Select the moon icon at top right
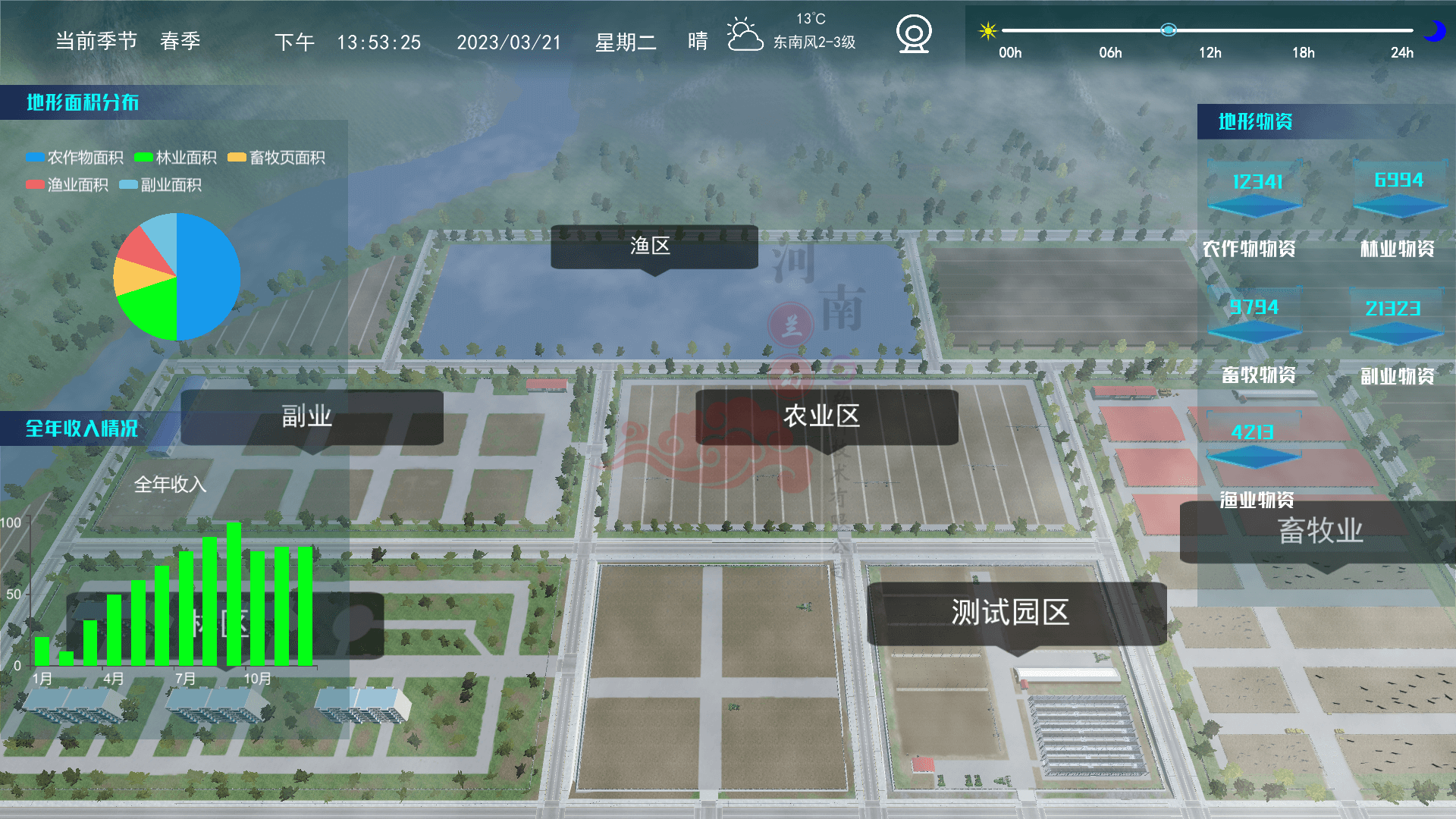Viewport: 1456px width, 819px height. [1436, 31]
